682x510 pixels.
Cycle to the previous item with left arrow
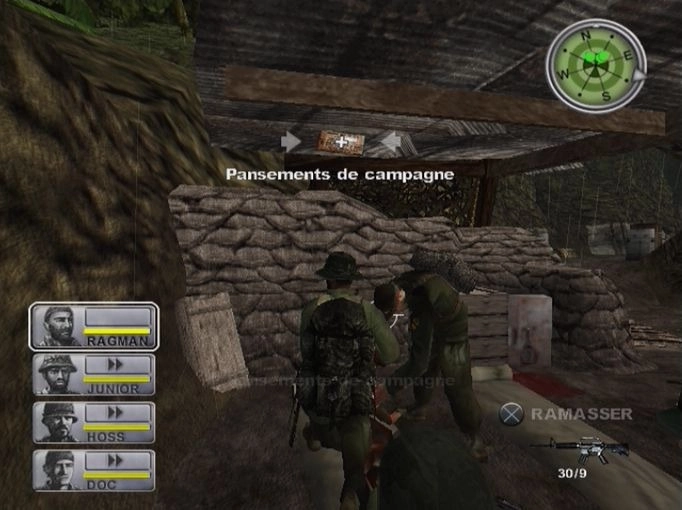[292, 142]
